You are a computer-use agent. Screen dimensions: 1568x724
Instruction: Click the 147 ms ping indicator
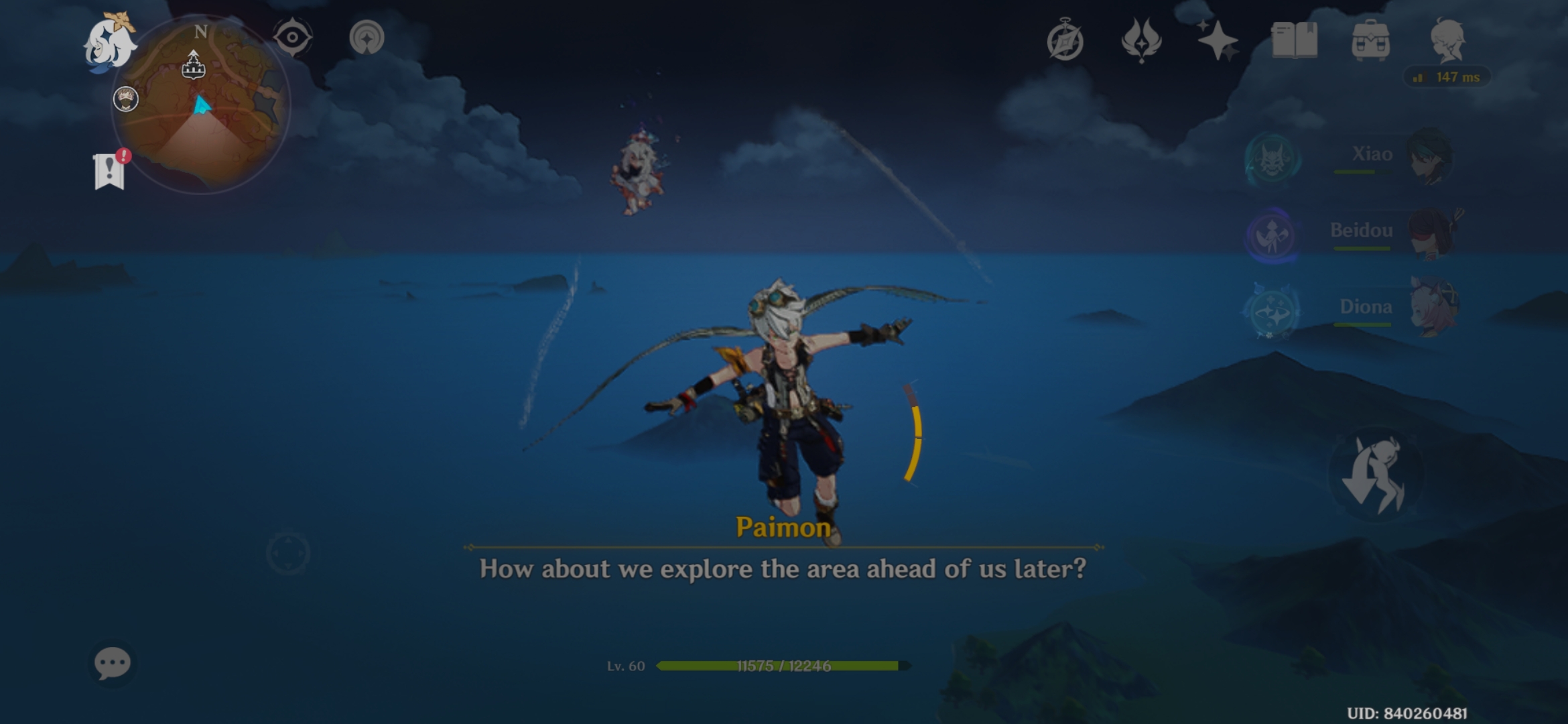(x=1447, y=77)
